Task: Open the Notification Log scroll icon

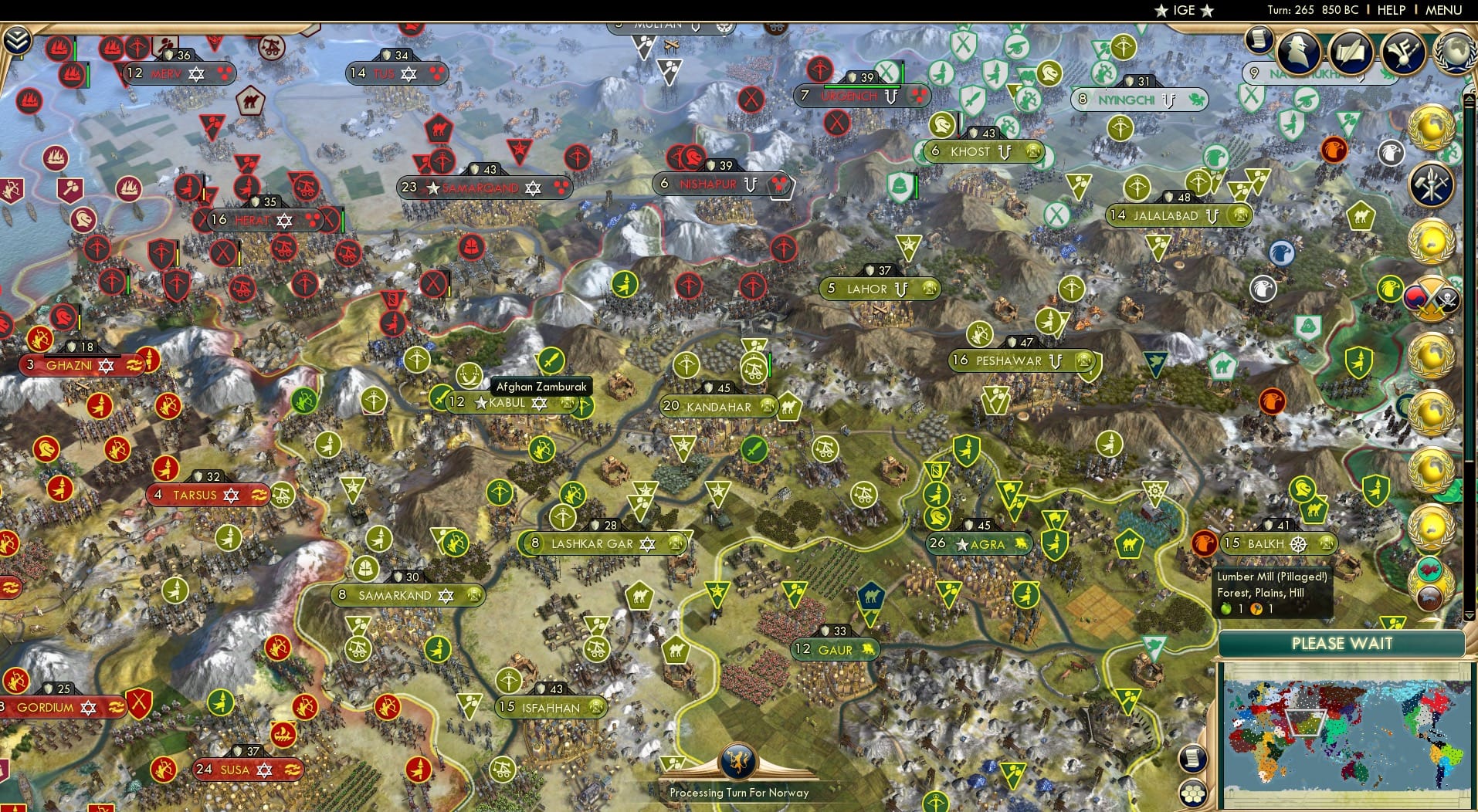Action: (x=1258, y=40)
